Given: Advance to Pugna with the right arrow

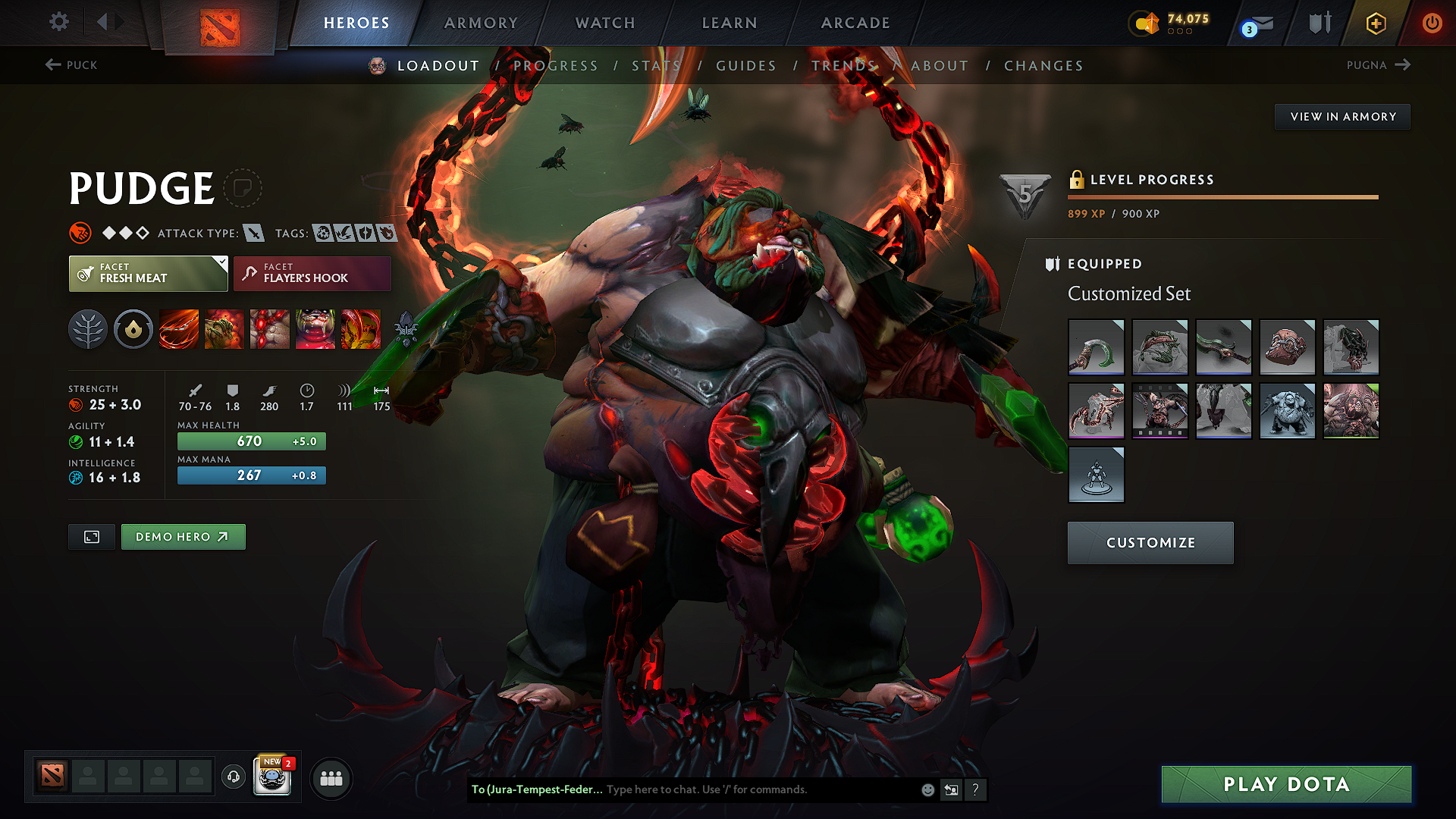Looking at the screenshot, I should [x=1404, y=65].
